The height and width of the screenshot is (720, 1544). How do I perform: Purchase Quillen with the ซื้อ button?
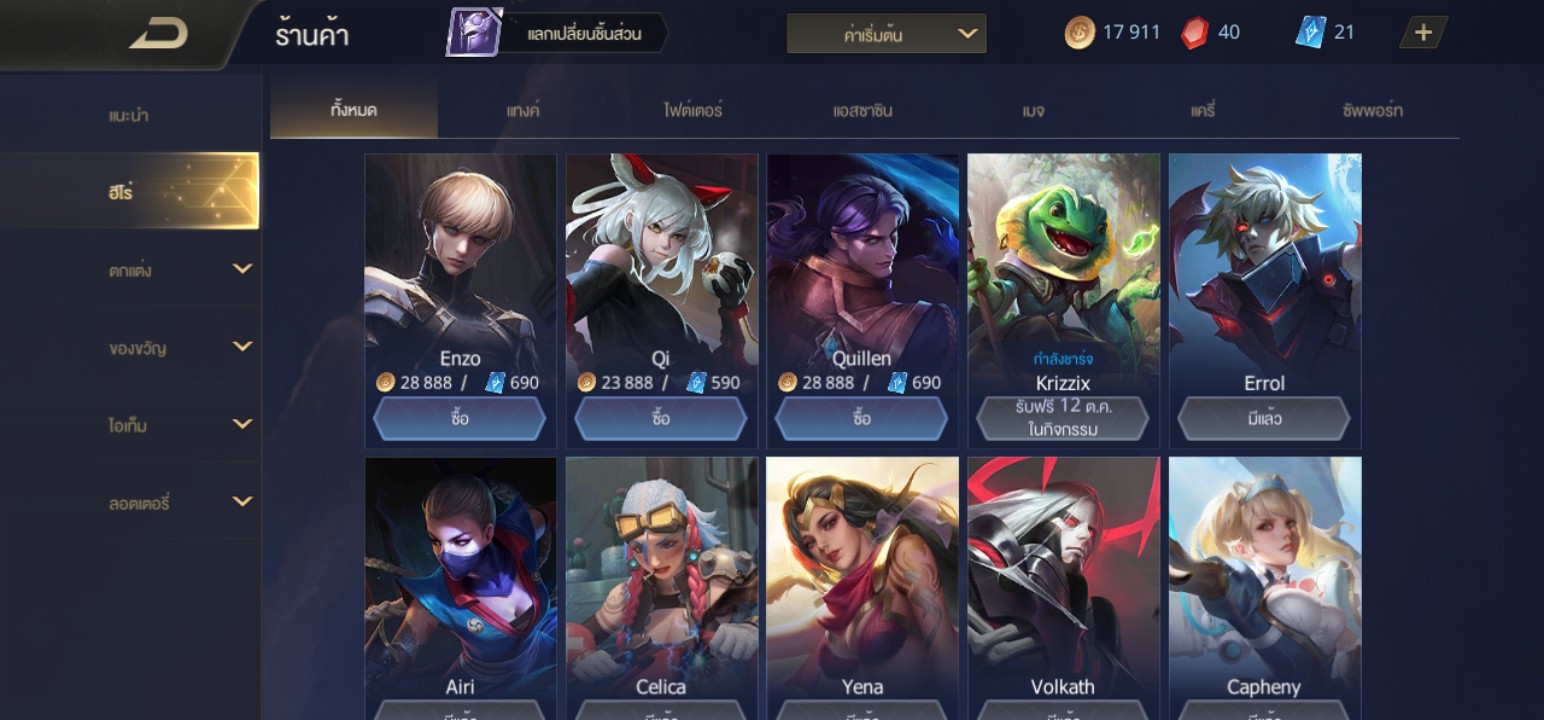click(x=862, y=418)
